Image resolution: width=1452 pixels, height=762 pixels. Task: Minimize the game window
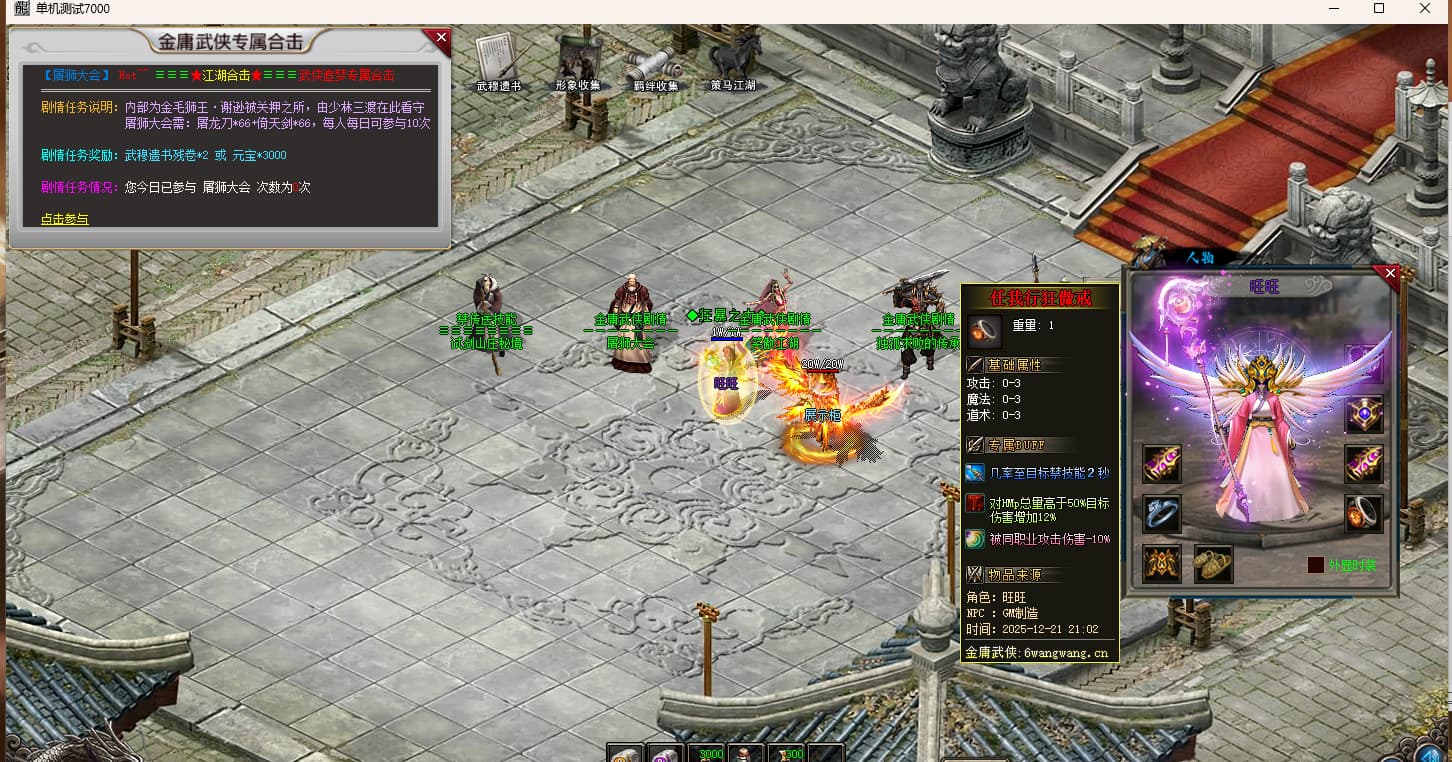pyautogui.click(x=1334, y=9)
